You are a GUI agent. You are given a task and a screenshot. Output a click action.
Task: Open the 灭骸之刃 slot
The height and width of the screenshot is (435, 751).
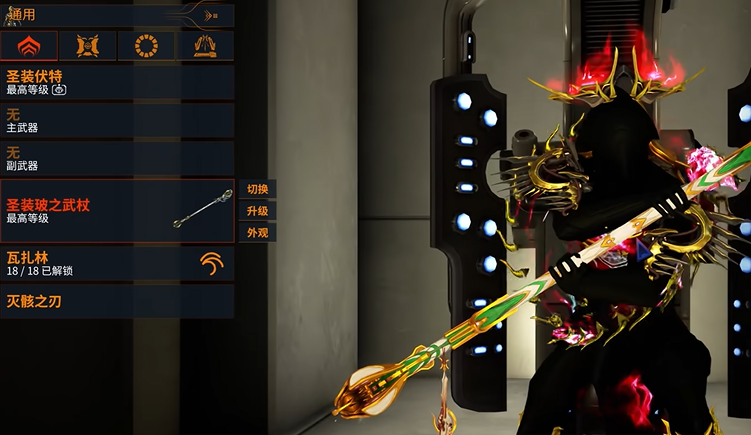[118, 301]
